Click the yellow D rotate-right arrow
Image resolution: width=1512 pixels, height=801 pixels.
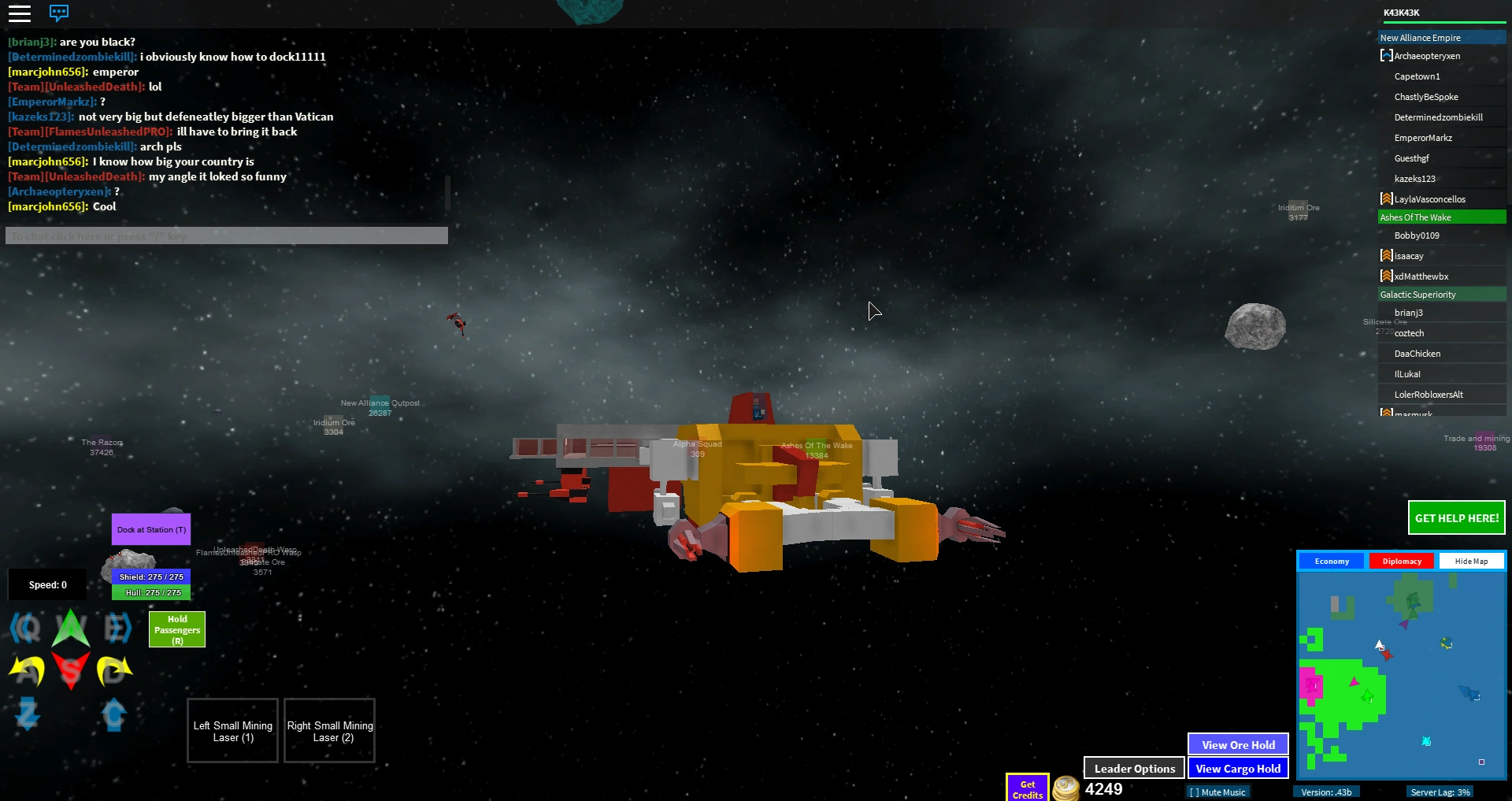click(114, 672)
